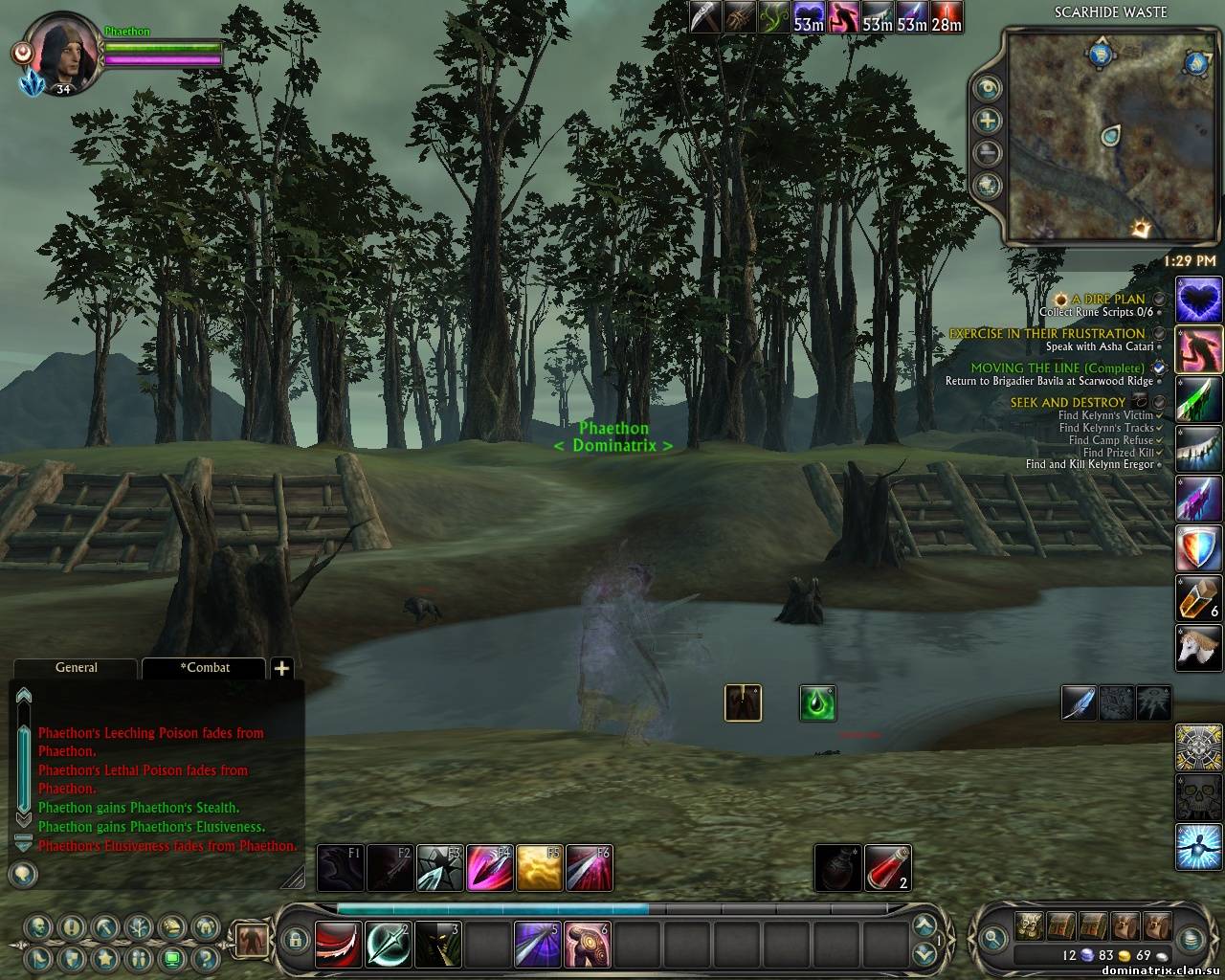Select the Moving the Line completed quest

coord(1057,368)
